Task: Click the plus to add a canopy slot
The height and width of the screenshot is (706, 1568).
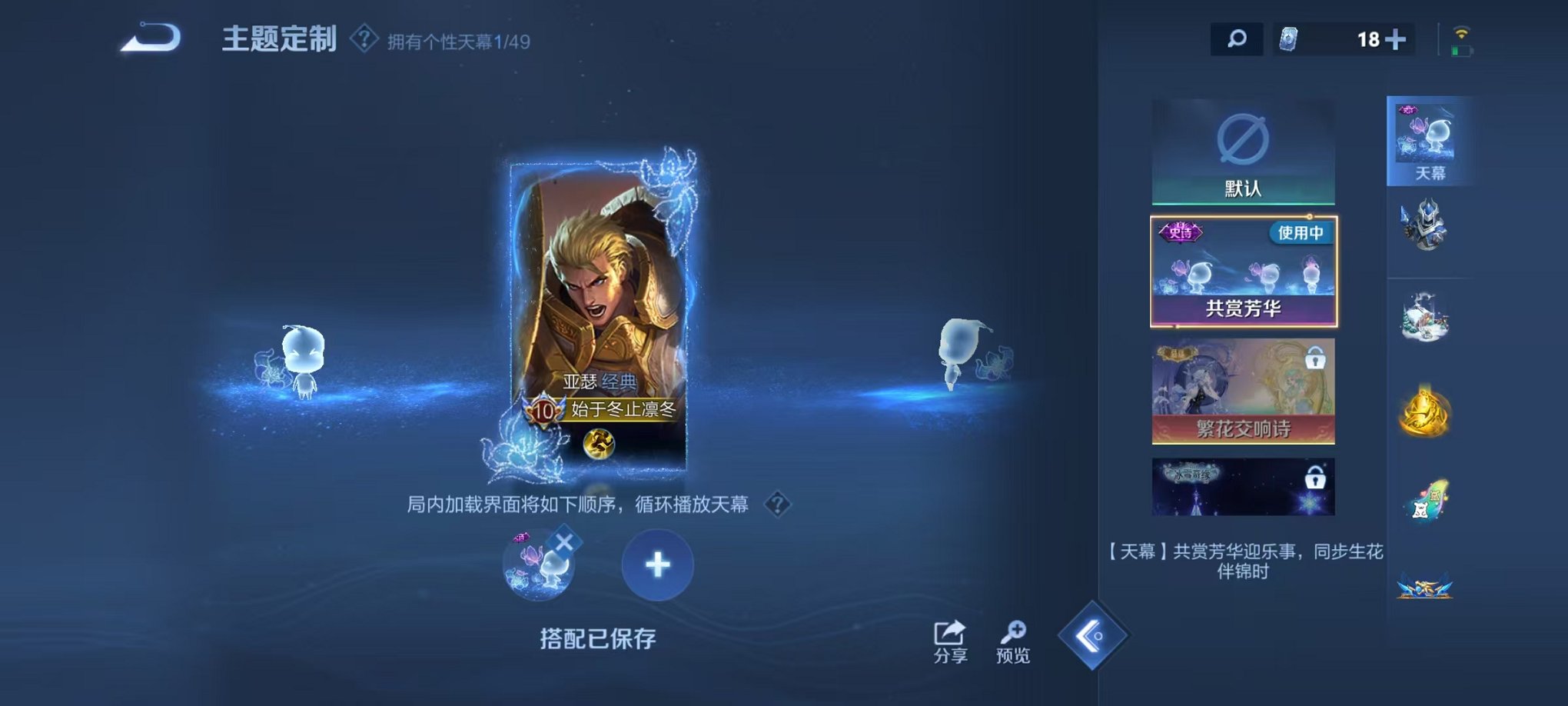Action: 656,564
